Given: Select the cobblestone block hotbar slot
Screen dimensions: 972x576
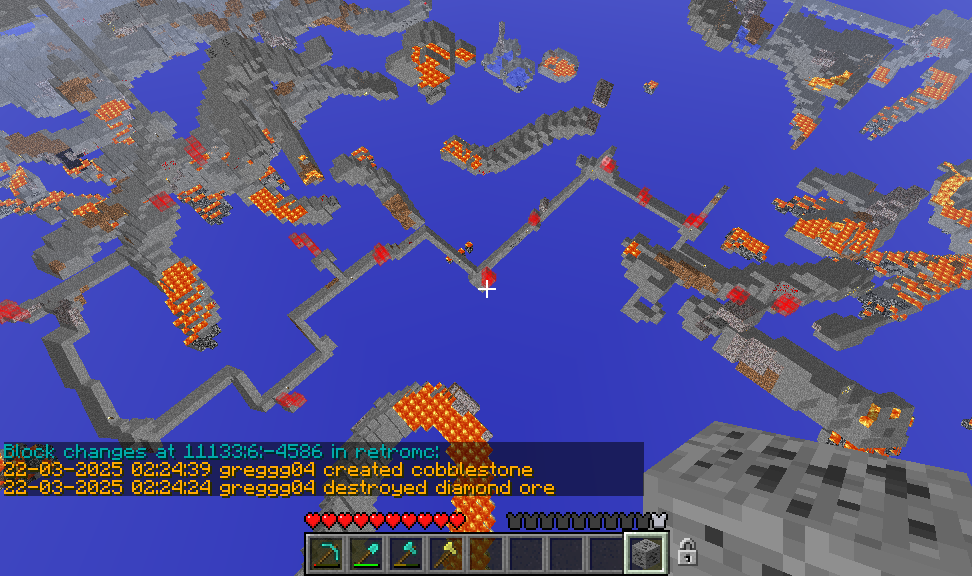Looking at the screenshot, I should [646, 554].
